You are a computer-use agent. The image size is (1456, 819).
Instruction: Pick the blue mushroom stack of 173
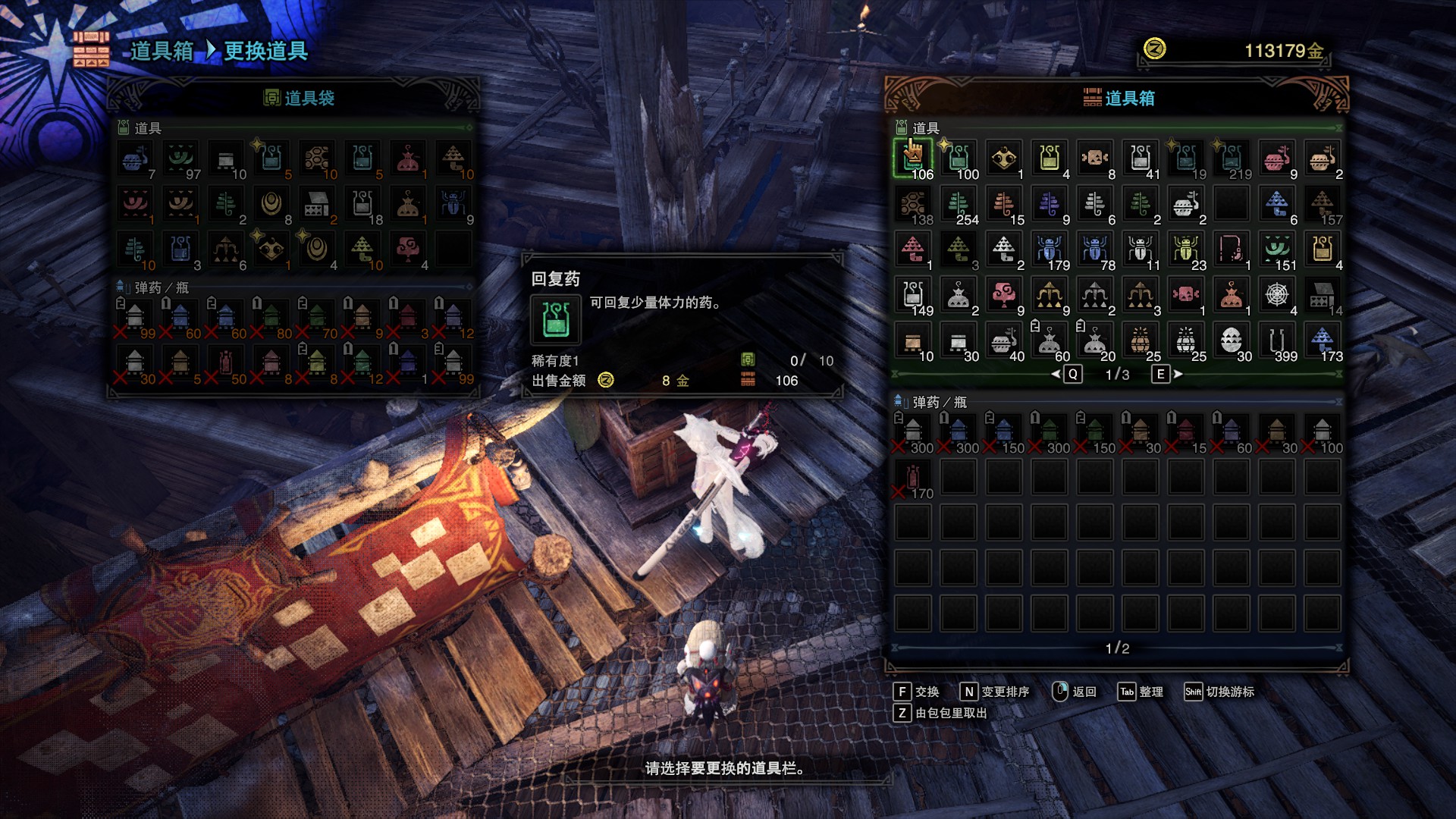[1323, 341]
